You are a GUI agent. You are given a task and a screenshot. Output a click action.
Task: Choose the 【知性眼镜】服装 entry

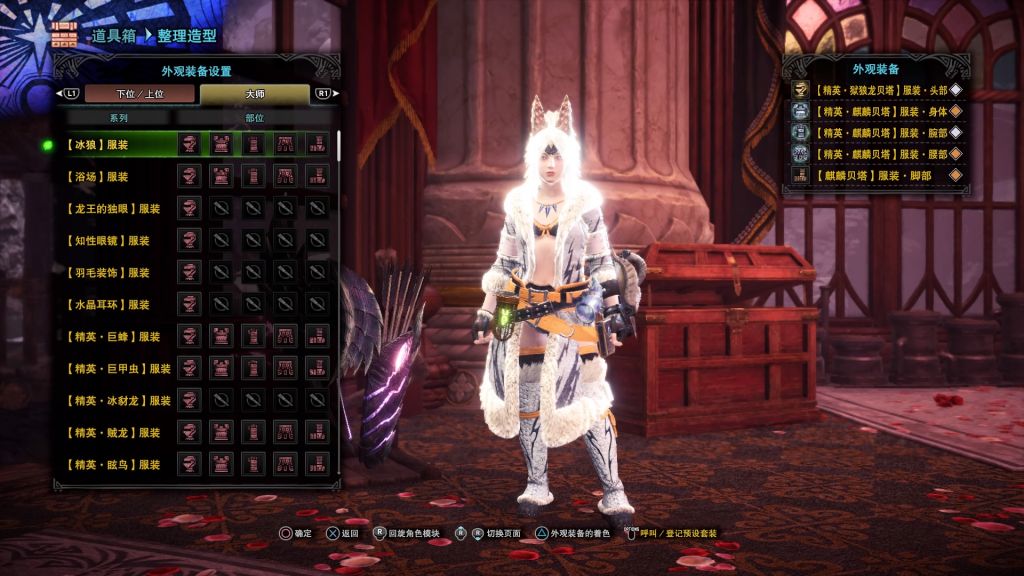coord(108,241)
